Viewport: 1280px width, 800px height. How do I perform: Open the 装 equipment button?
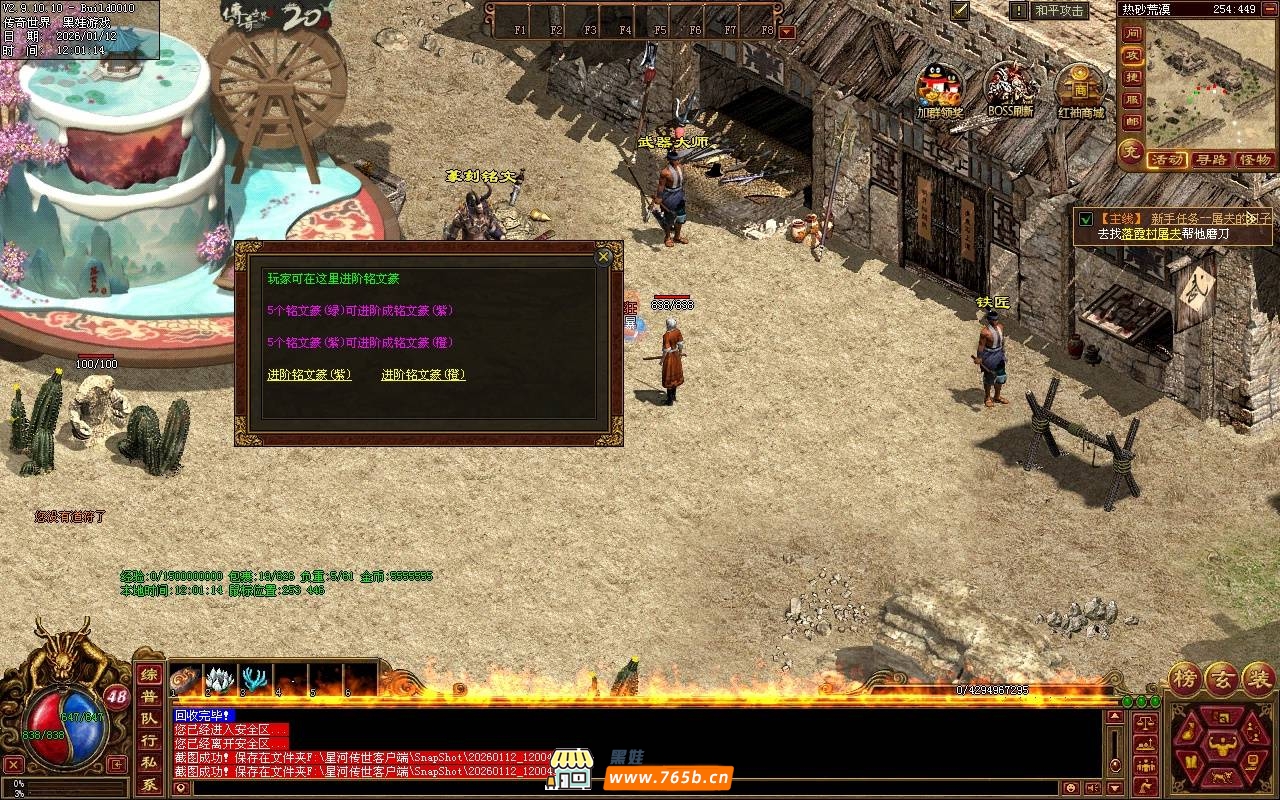coord(1259,678)
